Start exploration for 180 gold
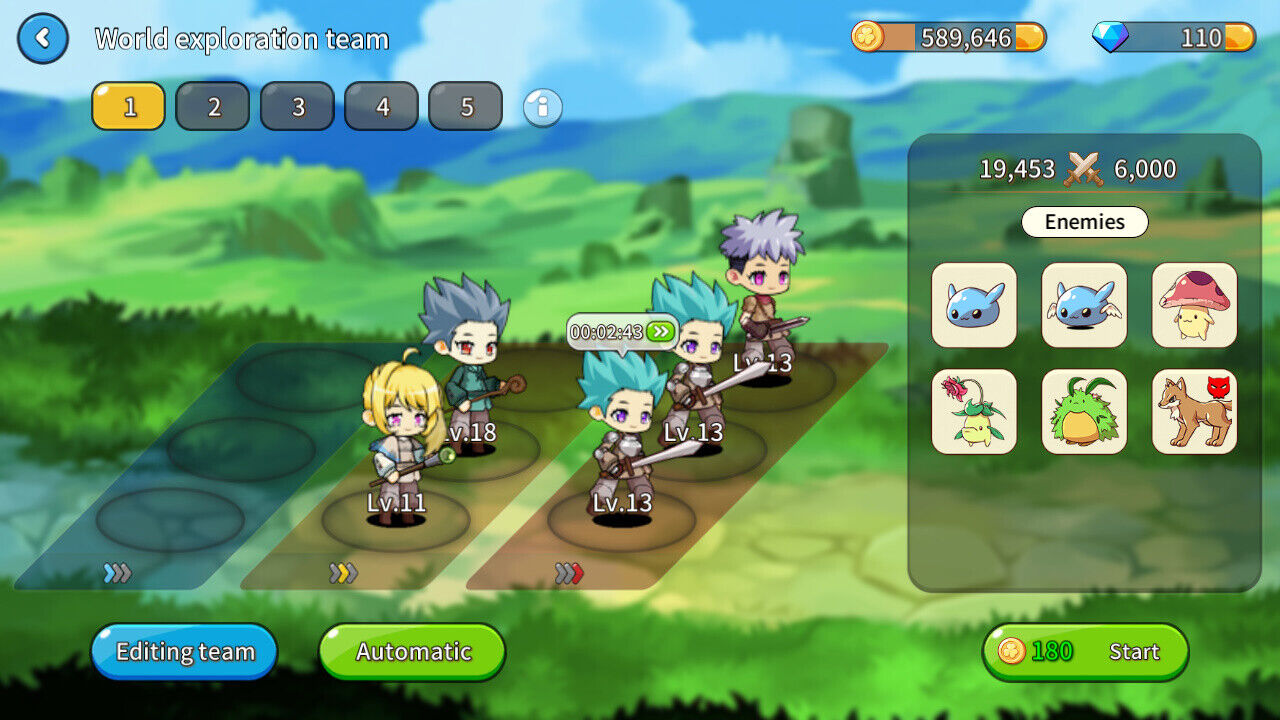This screenshot has width=1280, height=720. click(1085, 652)
